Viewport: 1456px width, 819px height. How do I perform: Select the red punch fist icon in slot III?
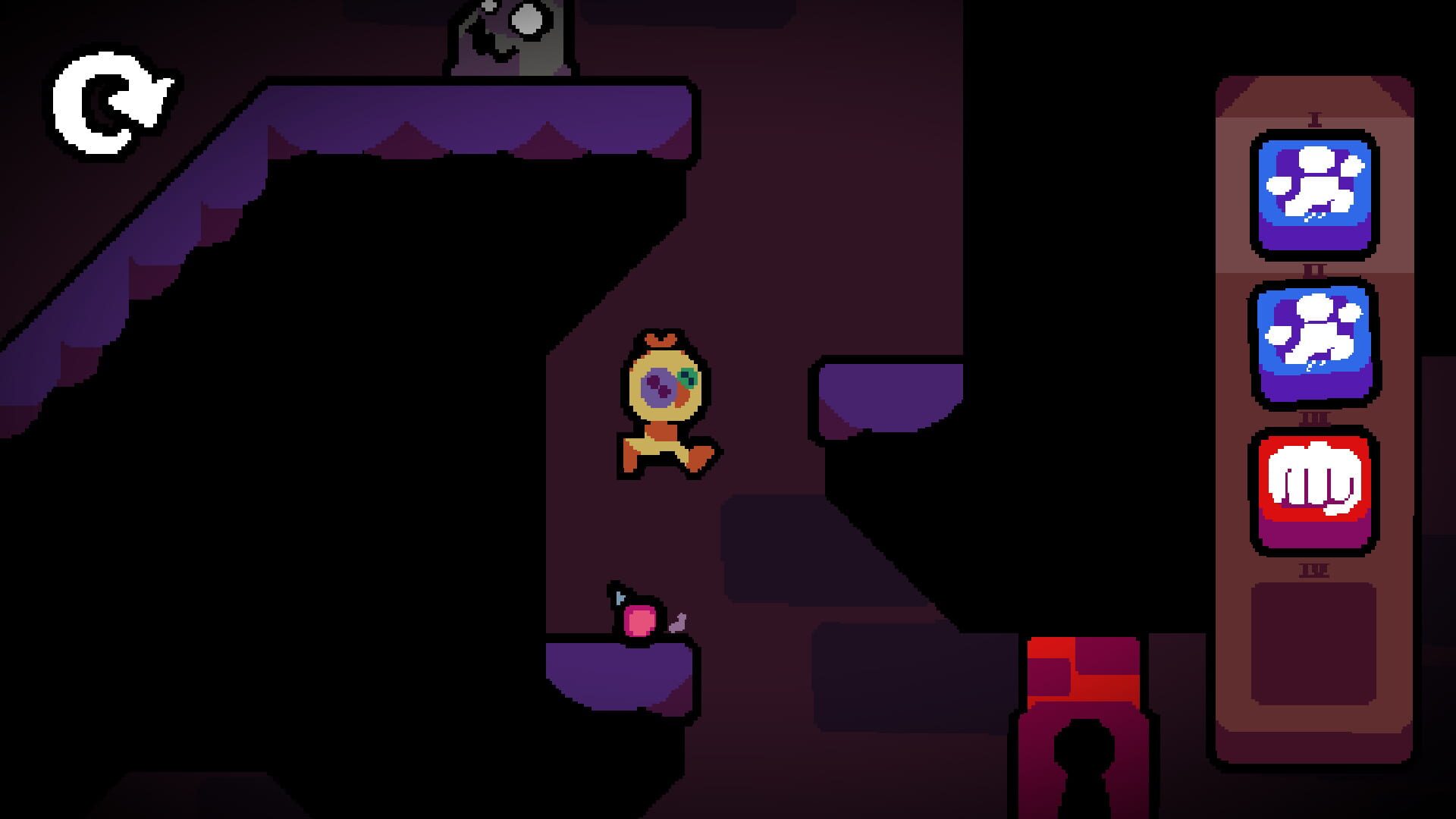(x=1316, y=493)
